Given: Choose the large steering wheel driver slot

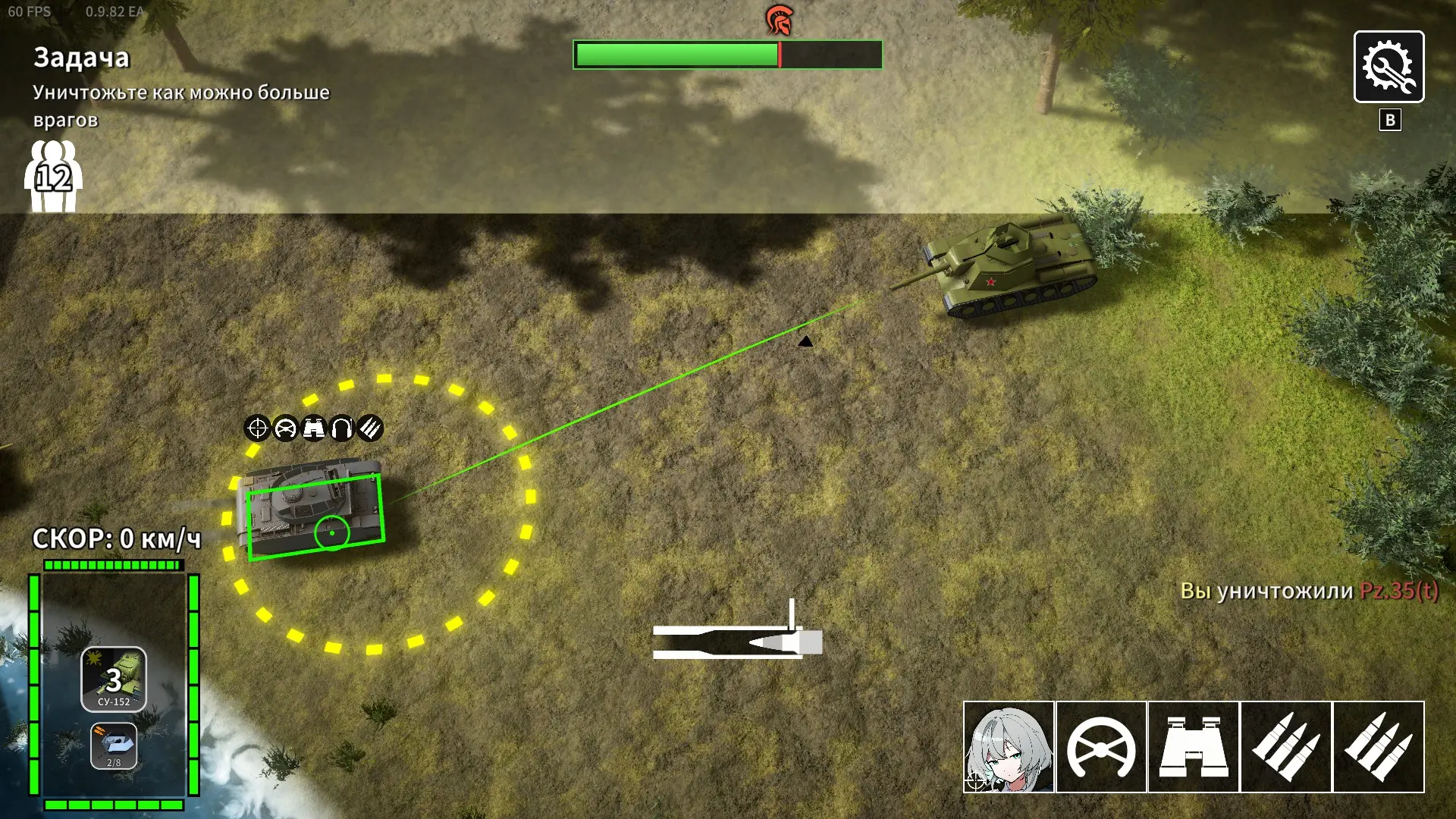Looking at the screenshot, I should 1101,747.
